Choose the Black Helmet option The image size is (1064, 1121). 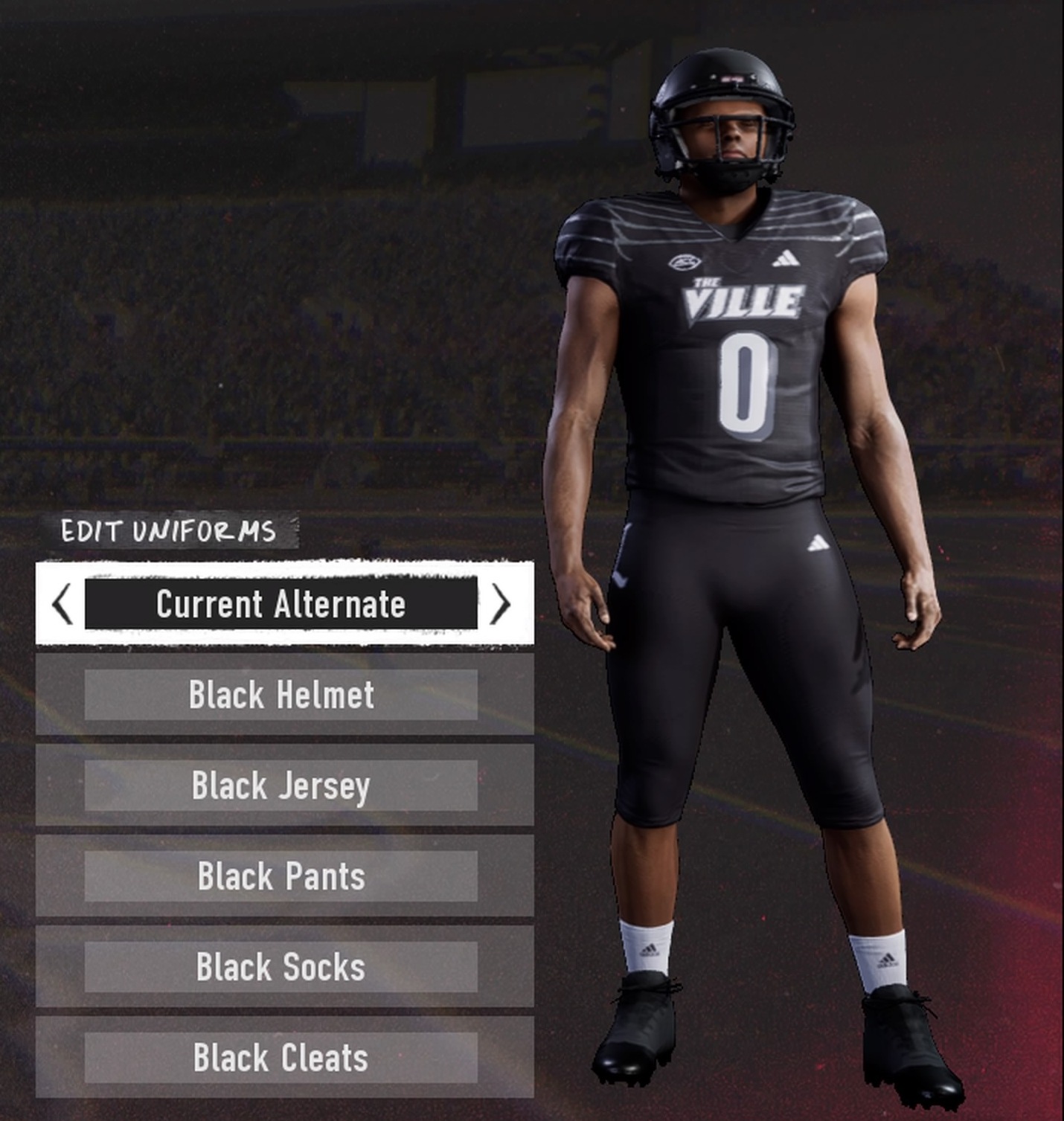pos(281,695)
